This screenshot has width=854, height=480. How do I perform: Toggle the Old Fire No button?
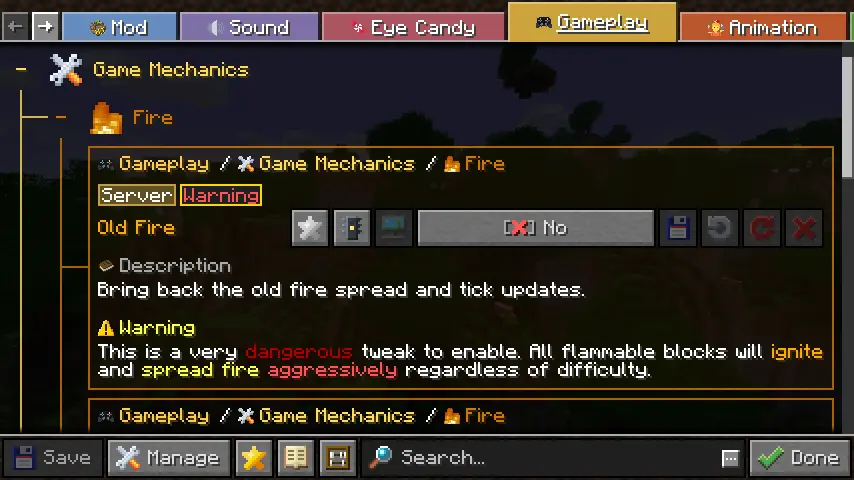click(535, 228)
